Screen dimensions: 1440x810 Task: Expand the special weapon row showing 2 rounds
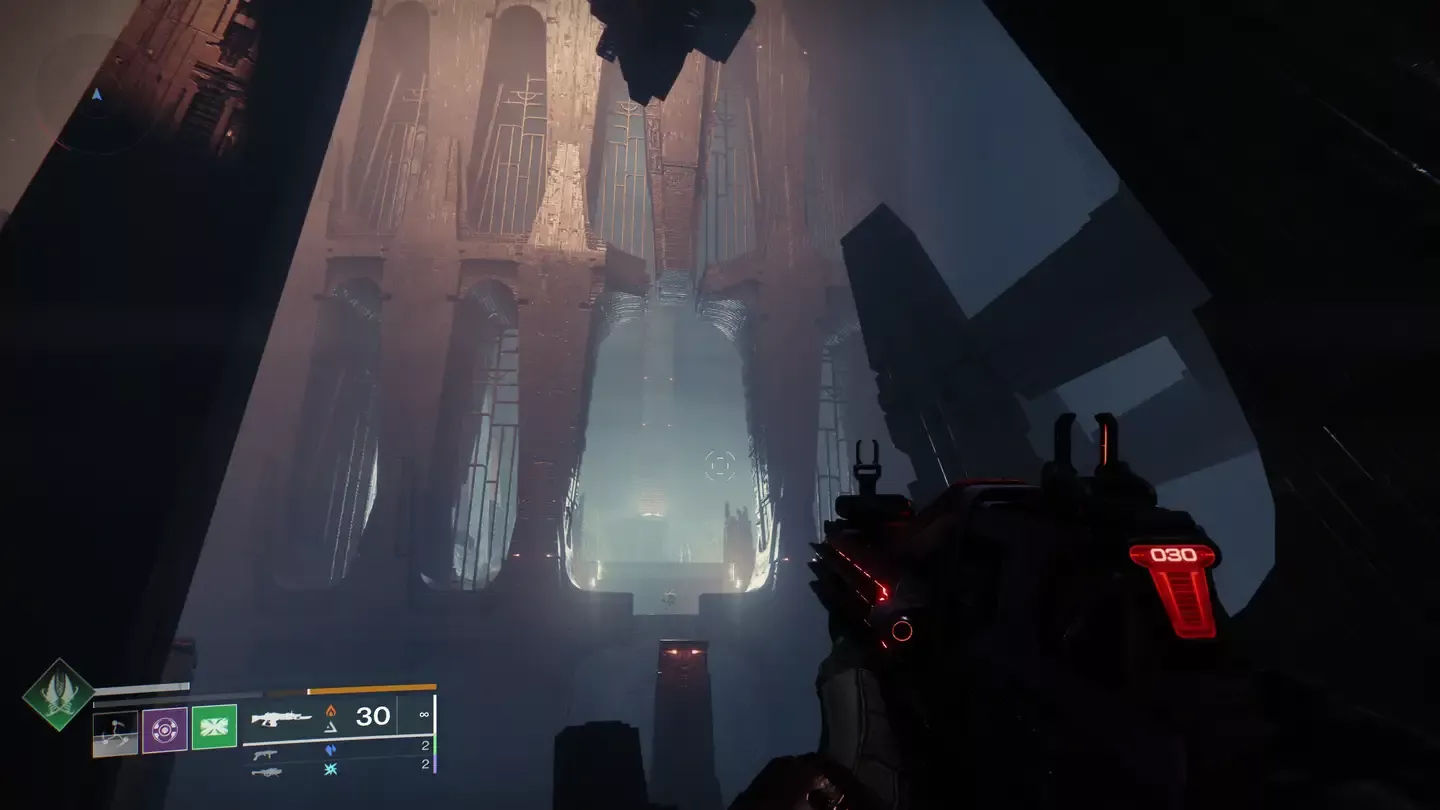tap(425, 746)
